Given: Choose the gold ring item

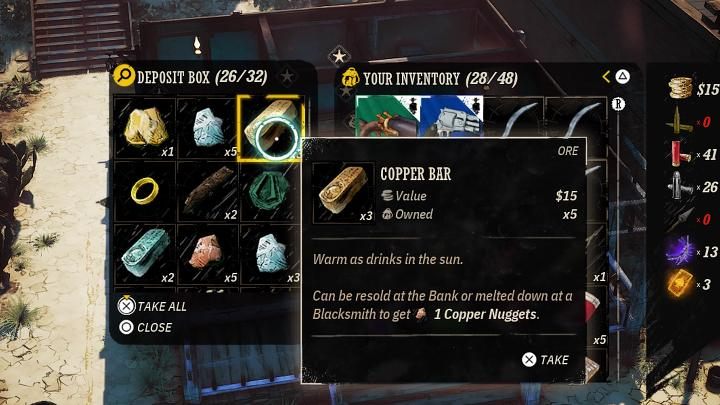Looking at the screenshot, I should pos(145,190).
